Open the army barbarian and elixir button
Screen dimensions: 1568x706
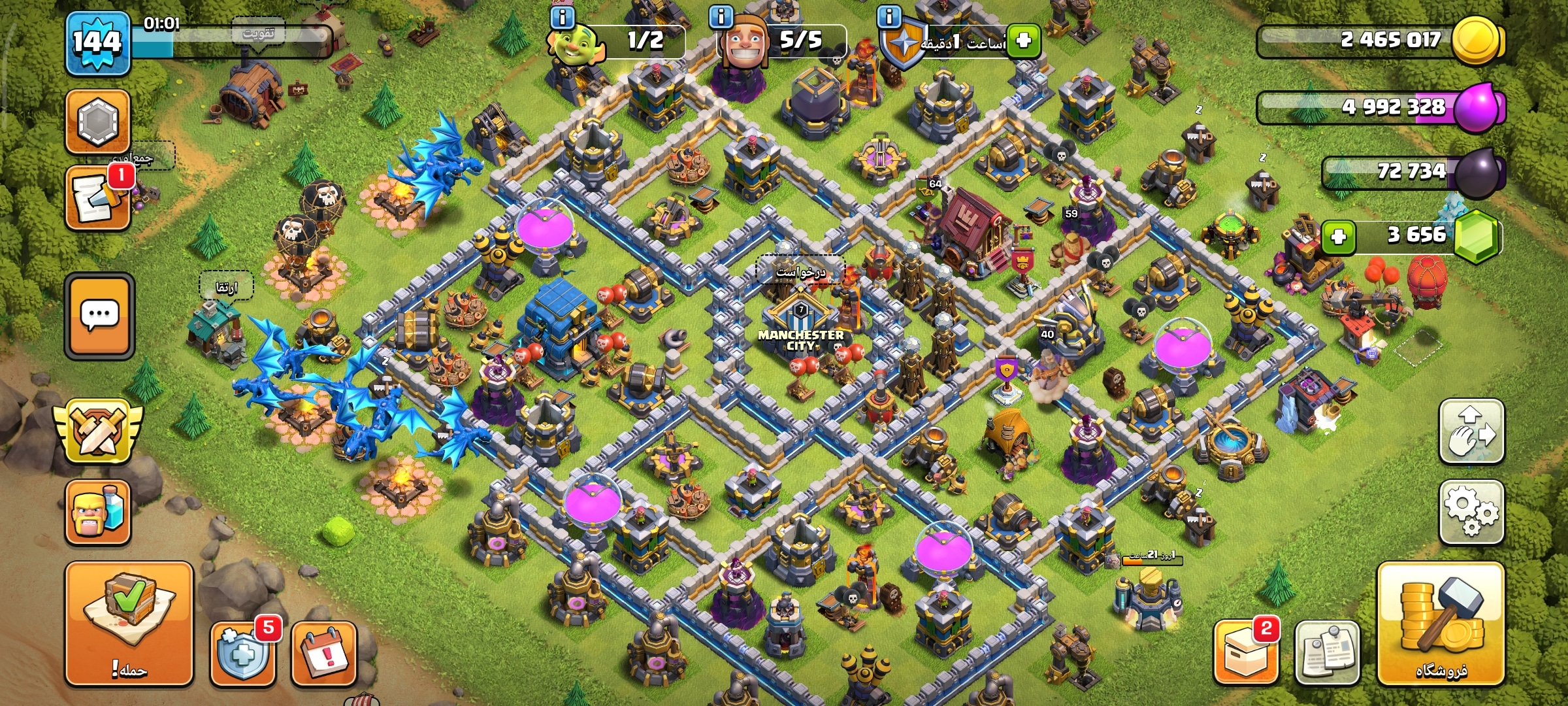coord(98,512)
